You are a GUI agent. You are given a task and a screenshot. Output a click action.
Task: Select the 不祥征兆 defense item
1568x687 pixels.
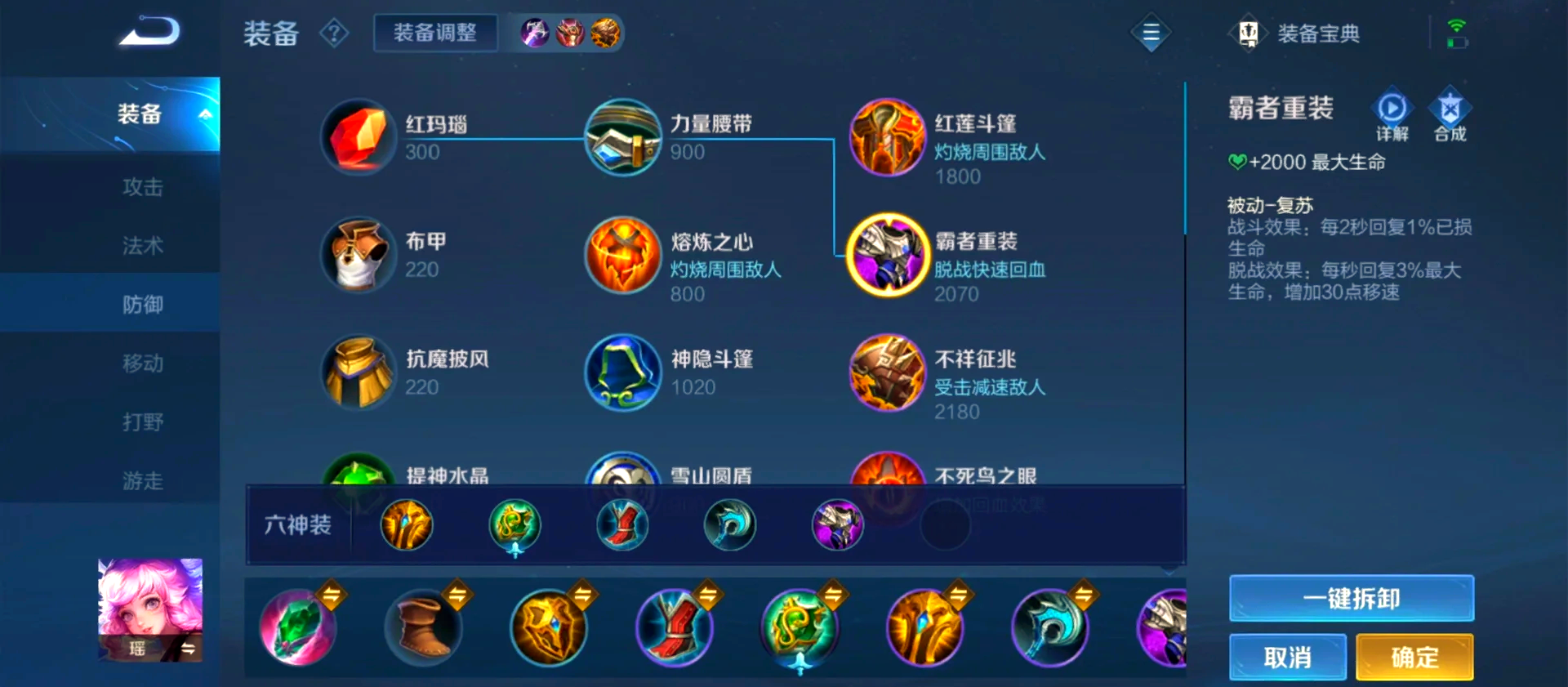click(887, 374)
